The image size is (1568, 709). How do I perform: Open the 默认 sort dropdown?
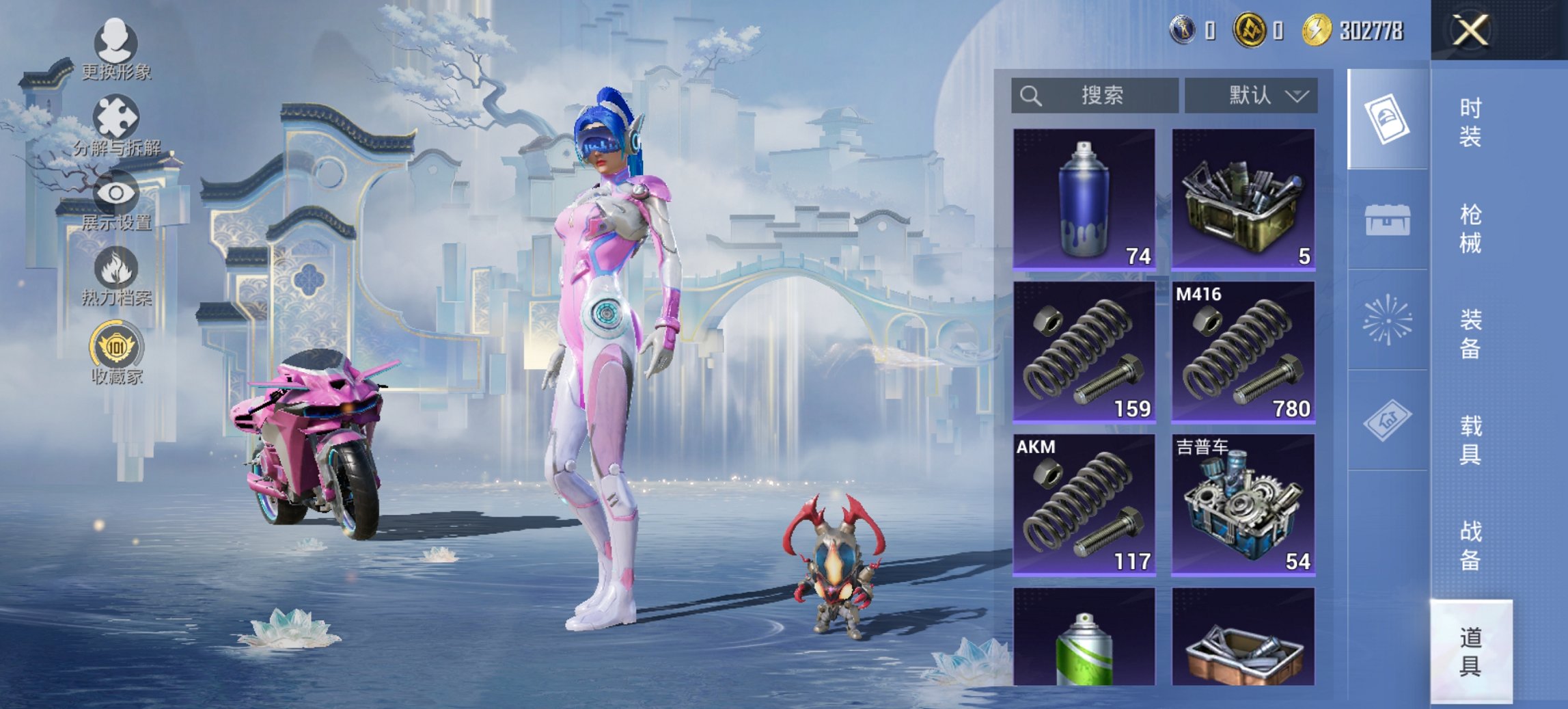pyautogui.click(x=1250, y=95)
